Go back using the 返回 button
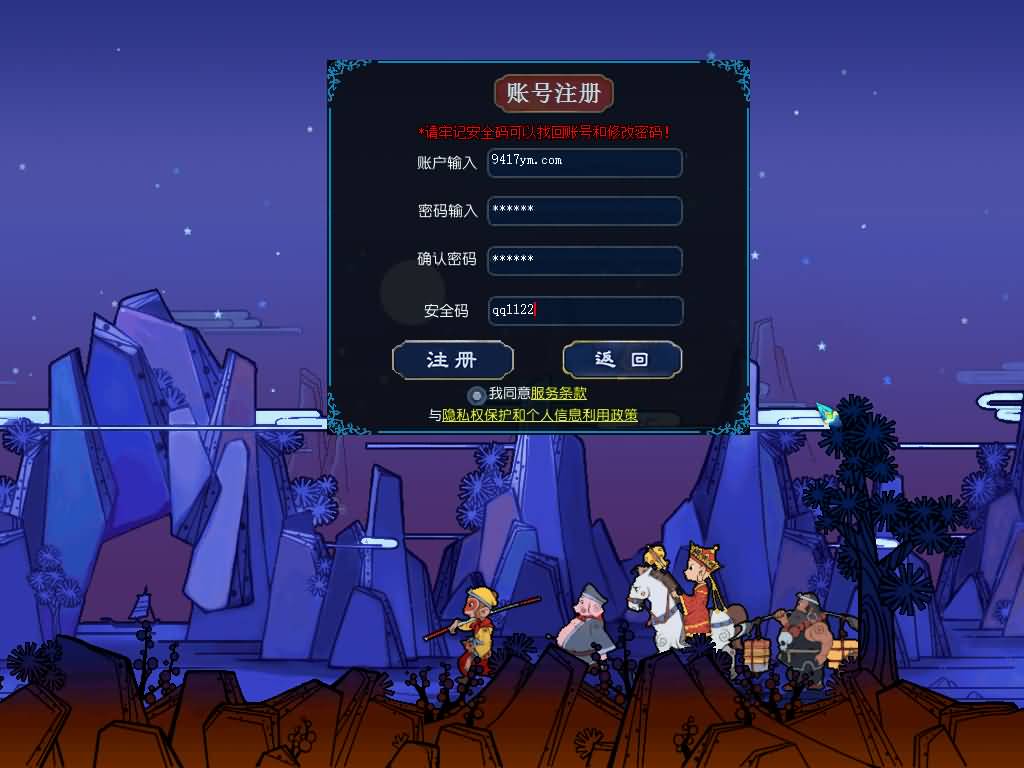Screen dimensions: 1024x768 [622, 360]
